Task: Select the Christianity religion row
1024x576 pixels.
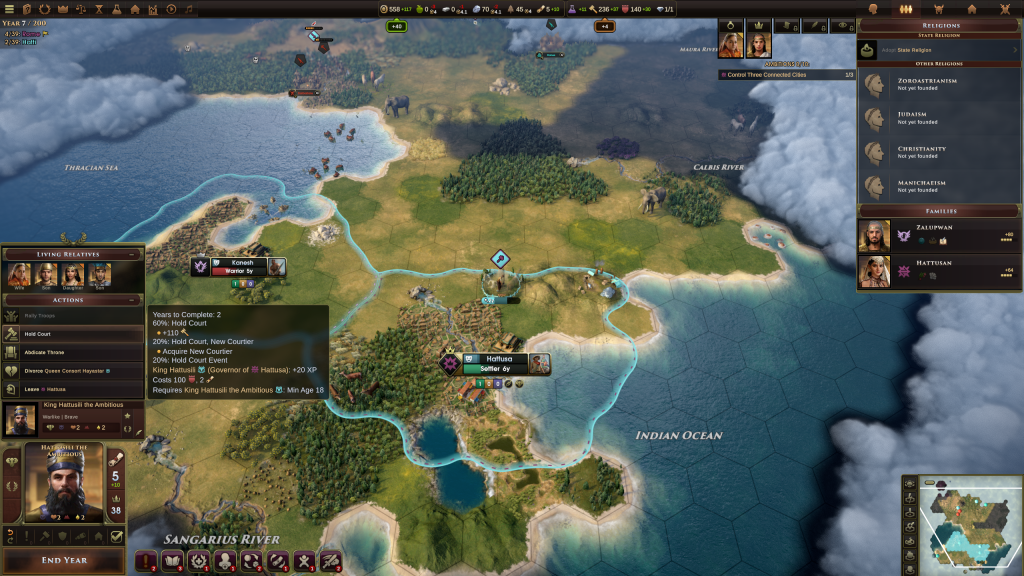Action: tap(938, 152)
